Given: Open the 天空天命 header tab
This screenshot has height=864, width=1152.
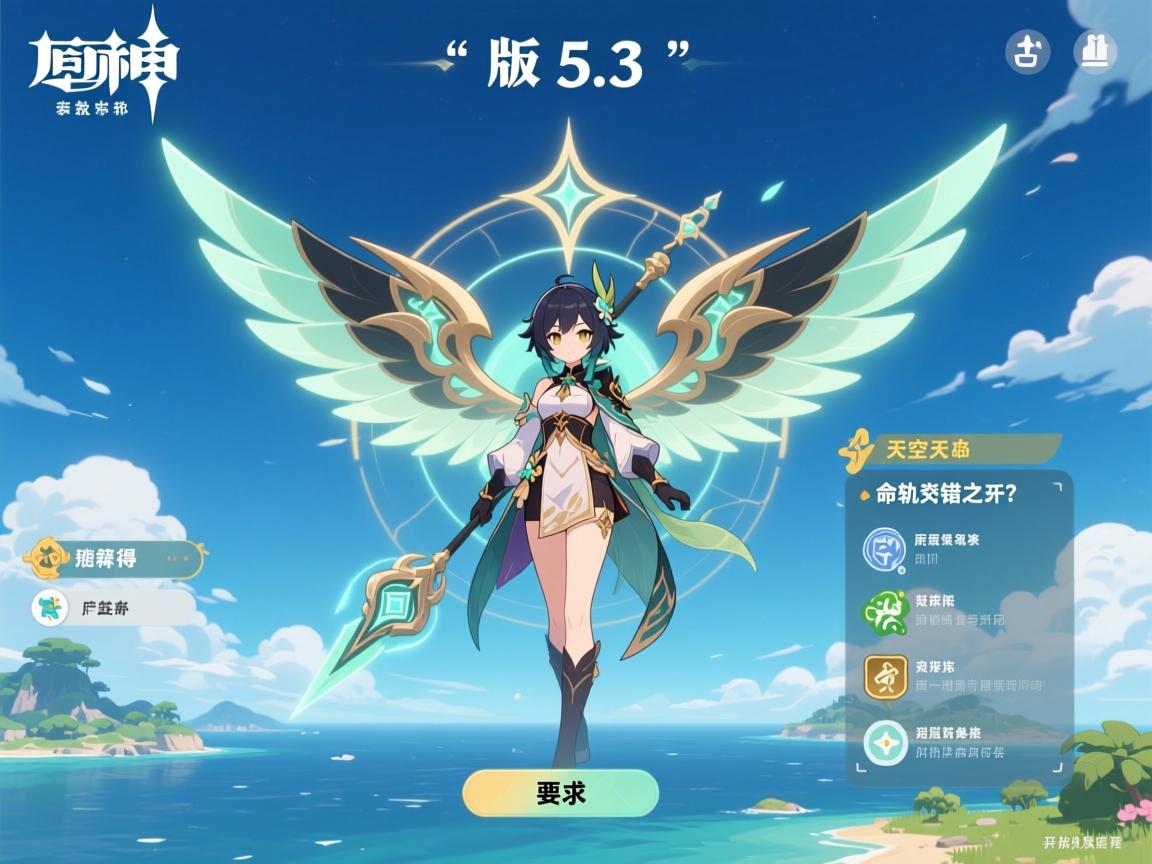Looking at the screenshot, I should [x=950, y=450].
